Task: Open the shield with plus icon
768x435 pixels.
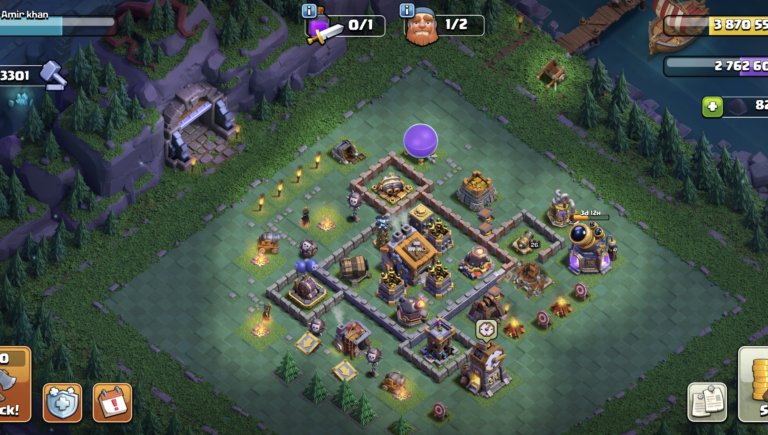Action: (x=62, y=402)
